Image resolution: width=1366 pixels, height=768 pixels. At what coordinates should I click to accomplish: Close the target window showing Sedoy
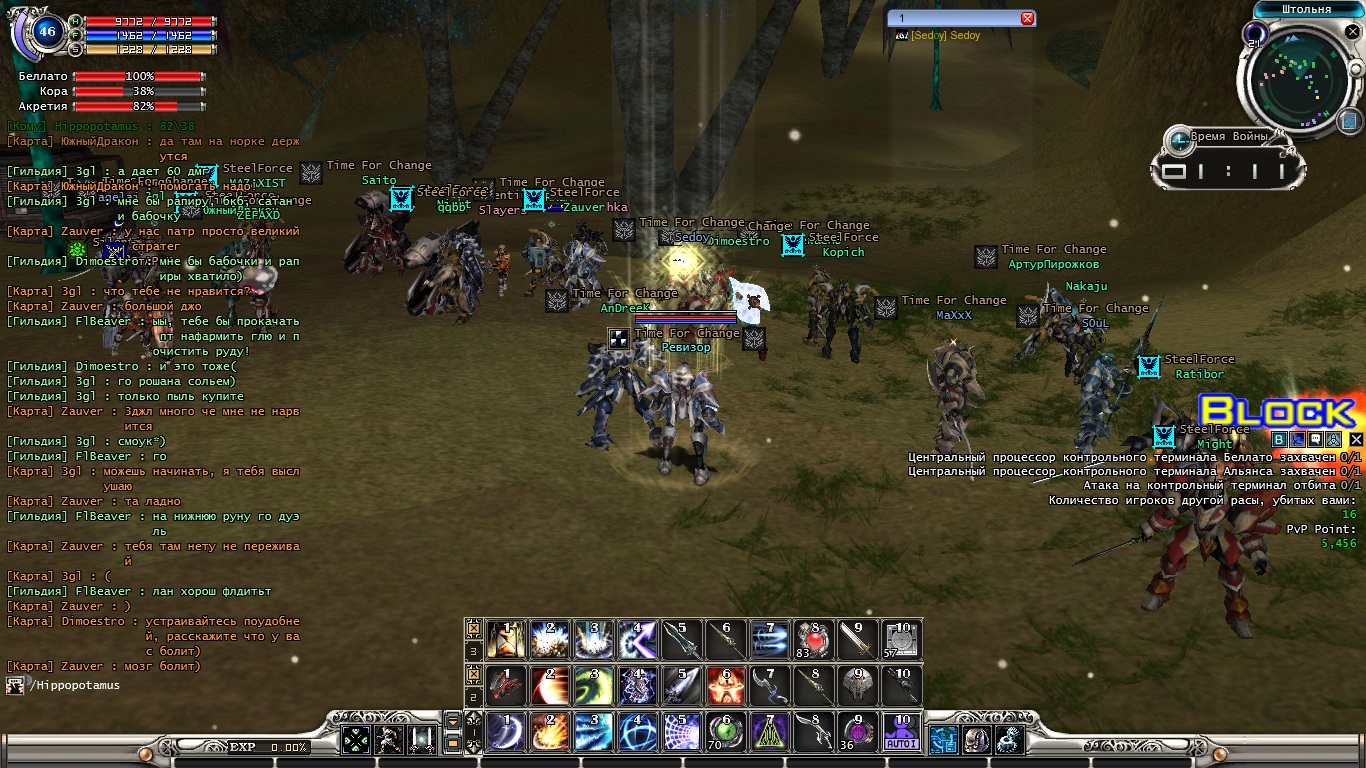pos(1027,19)
